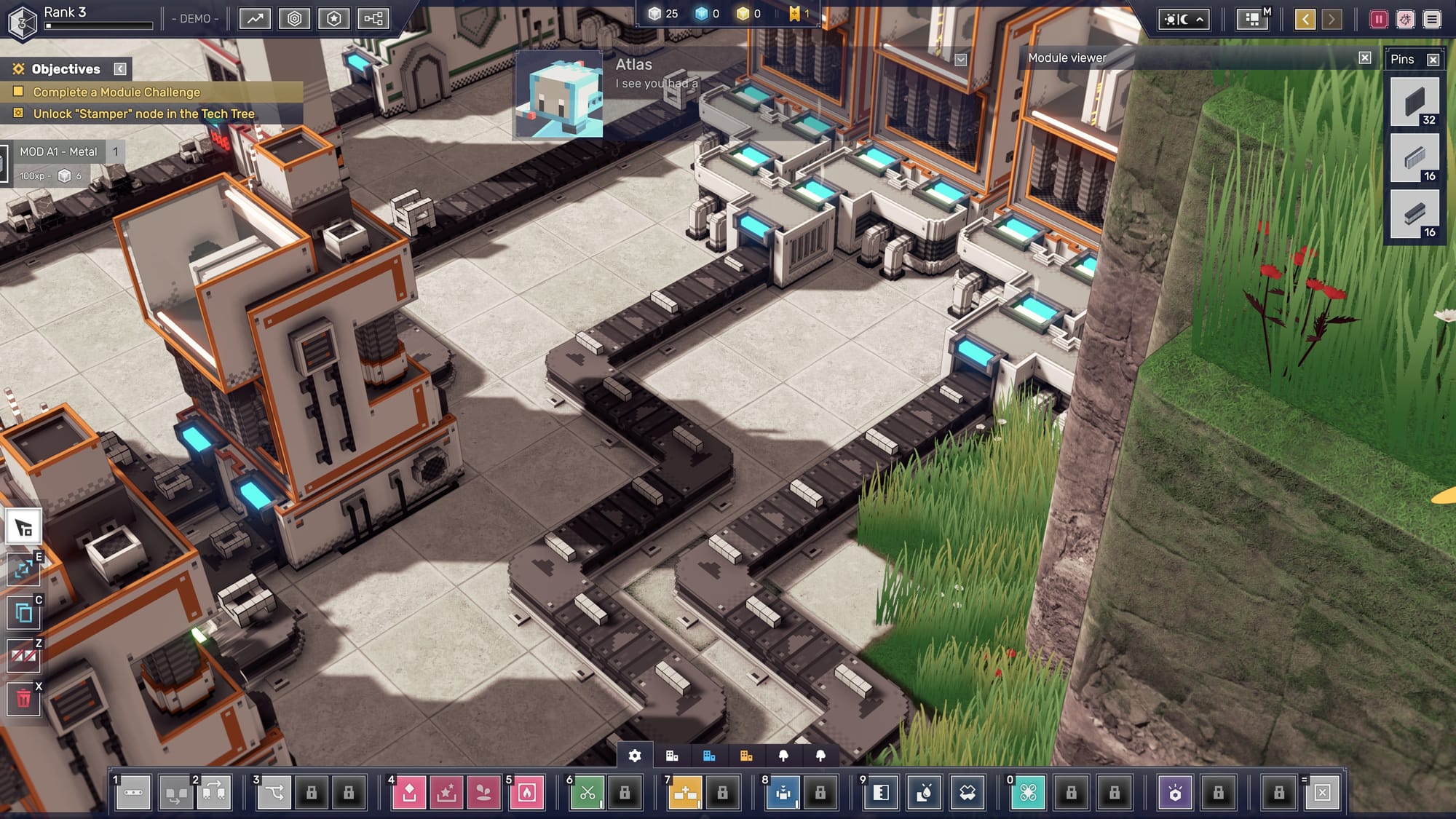Open the gear settings tab above hotbar

click(635, 756)
